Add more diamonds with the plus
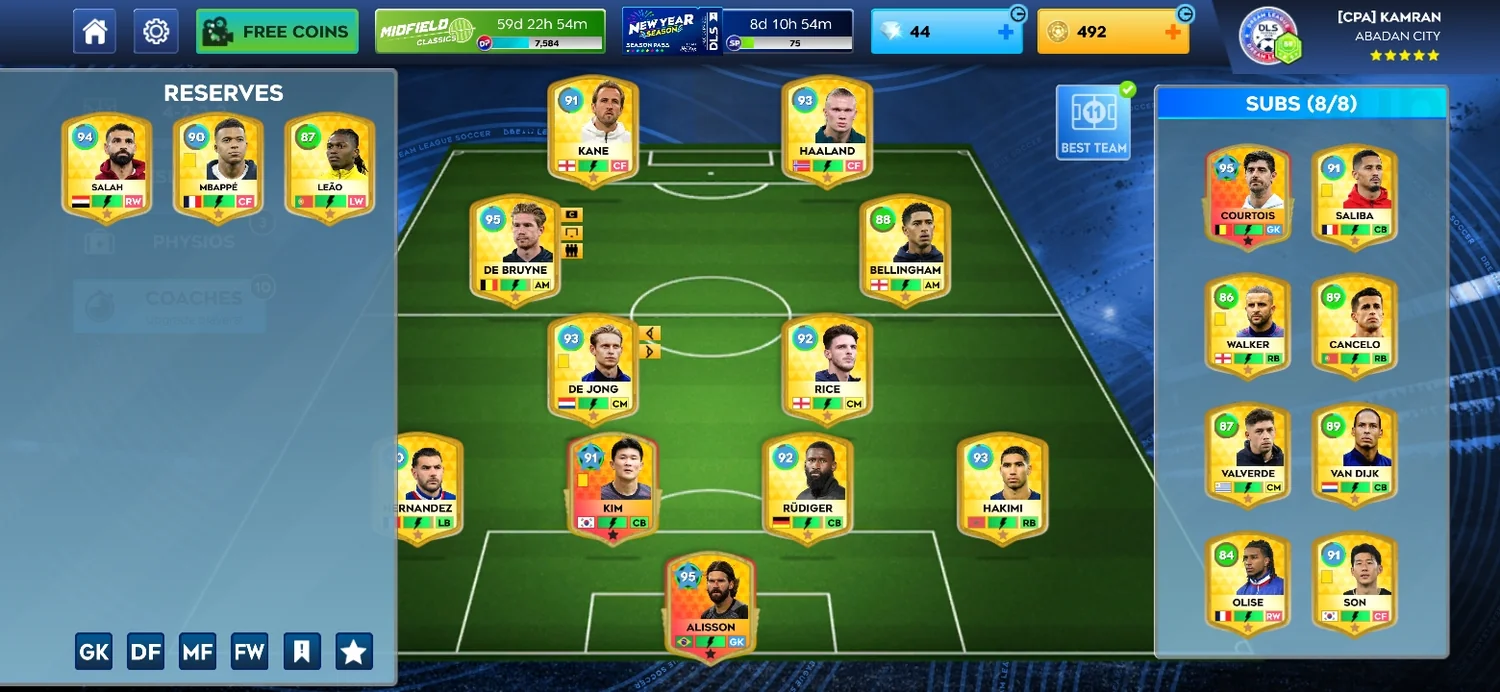1500x692 pixels. coord(1006,32)
